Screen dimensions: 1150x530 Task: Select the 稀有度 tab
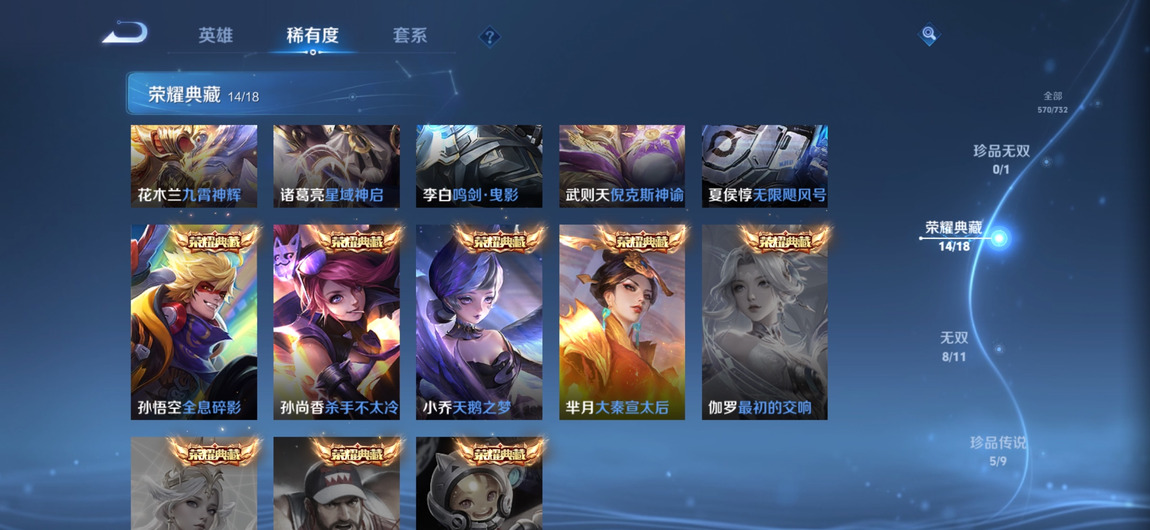click(312, 35)
